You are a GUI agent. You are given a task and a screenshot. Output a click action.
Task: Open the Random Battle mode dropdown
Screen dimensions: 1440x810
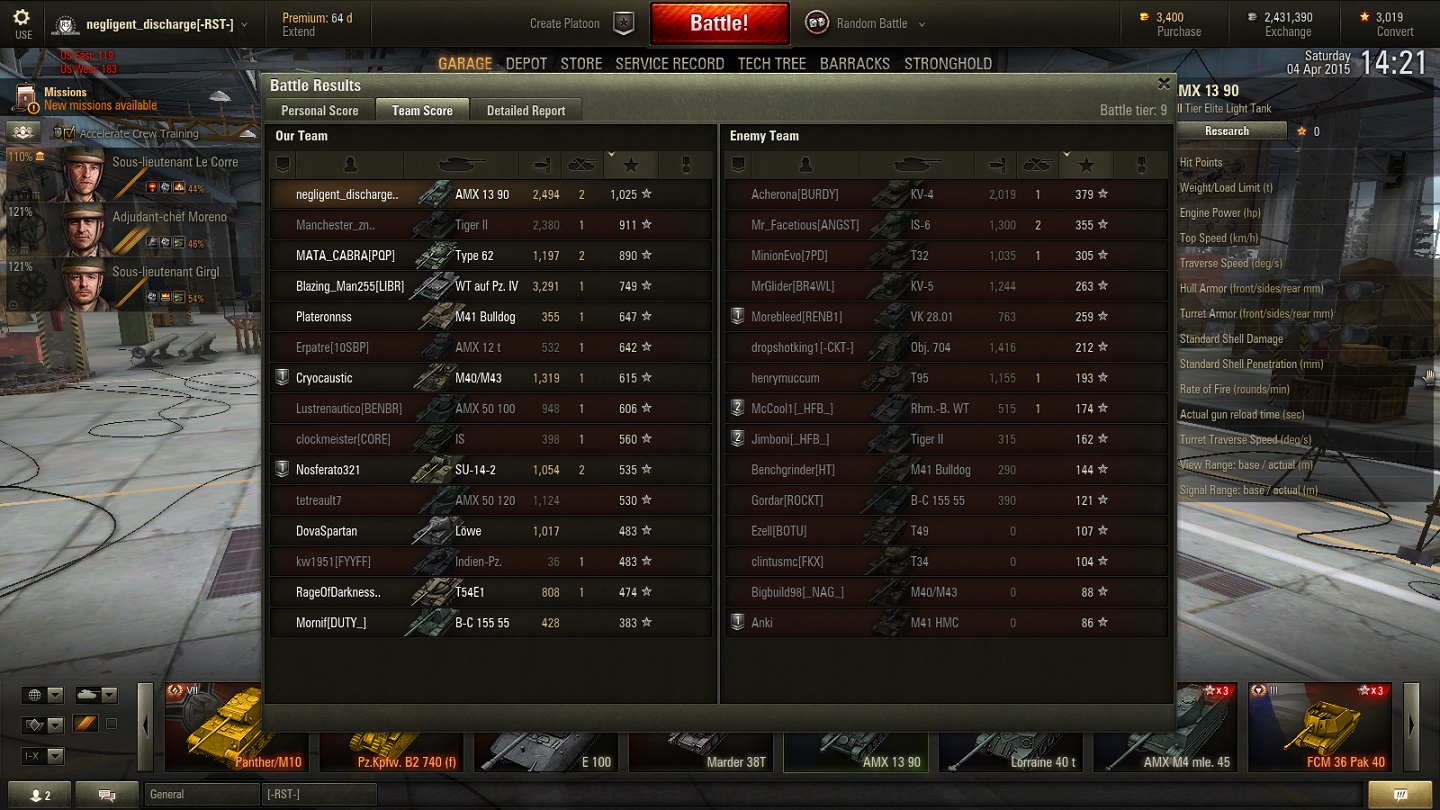(866, 23)
